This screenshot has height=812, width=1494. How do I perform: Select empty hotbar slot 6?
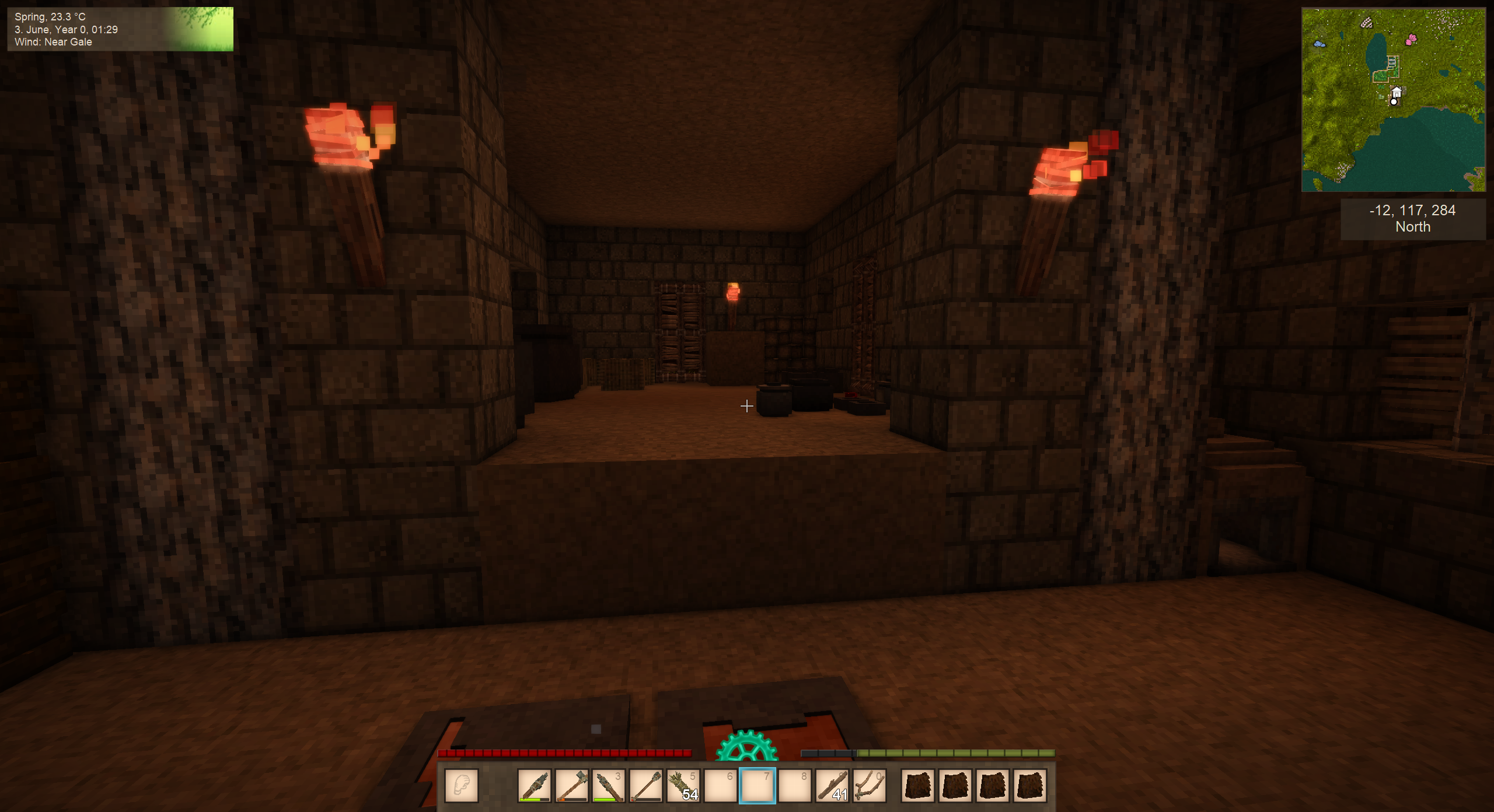pyautogui.click(x=720, y=786)
